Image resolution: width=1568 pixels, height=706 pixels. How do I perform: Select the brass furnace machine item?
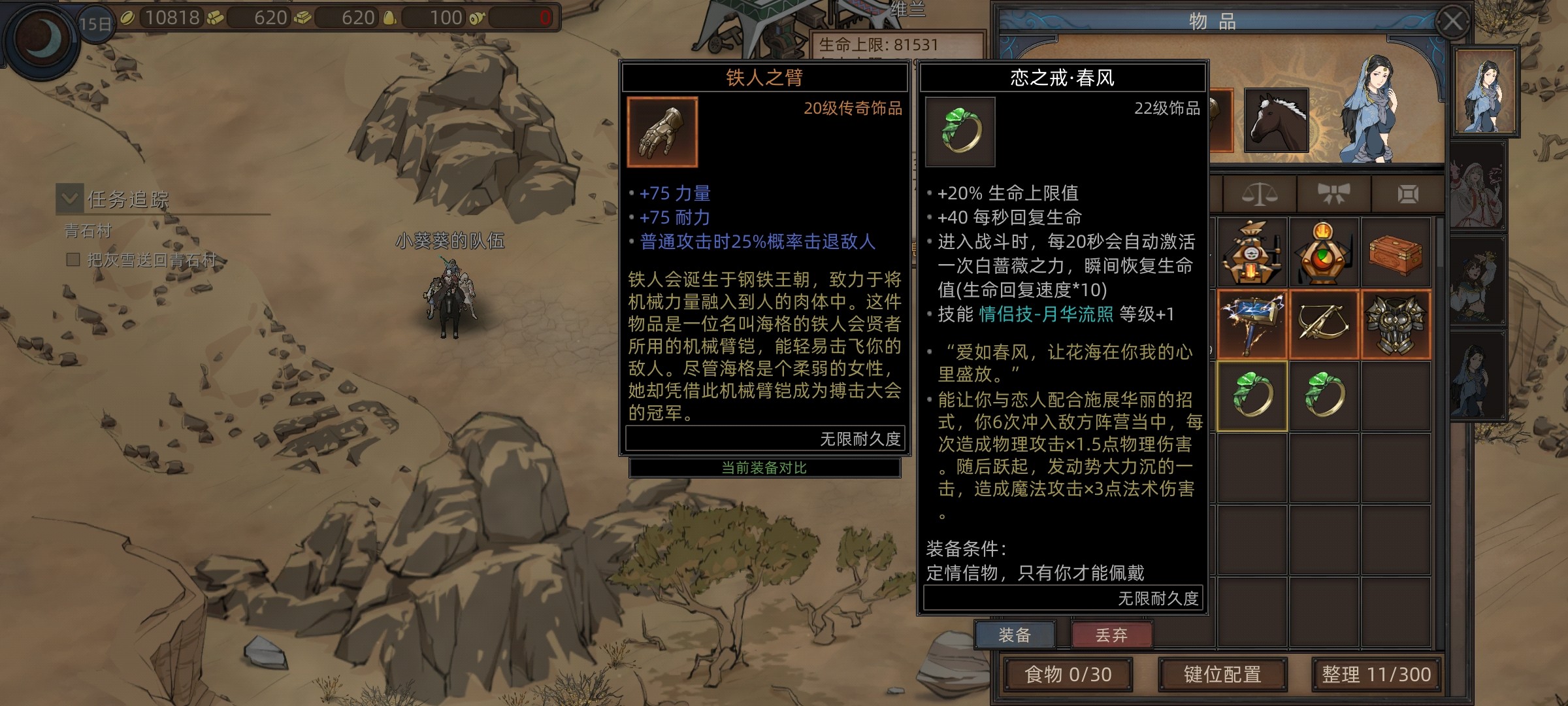coord(1252,254)
